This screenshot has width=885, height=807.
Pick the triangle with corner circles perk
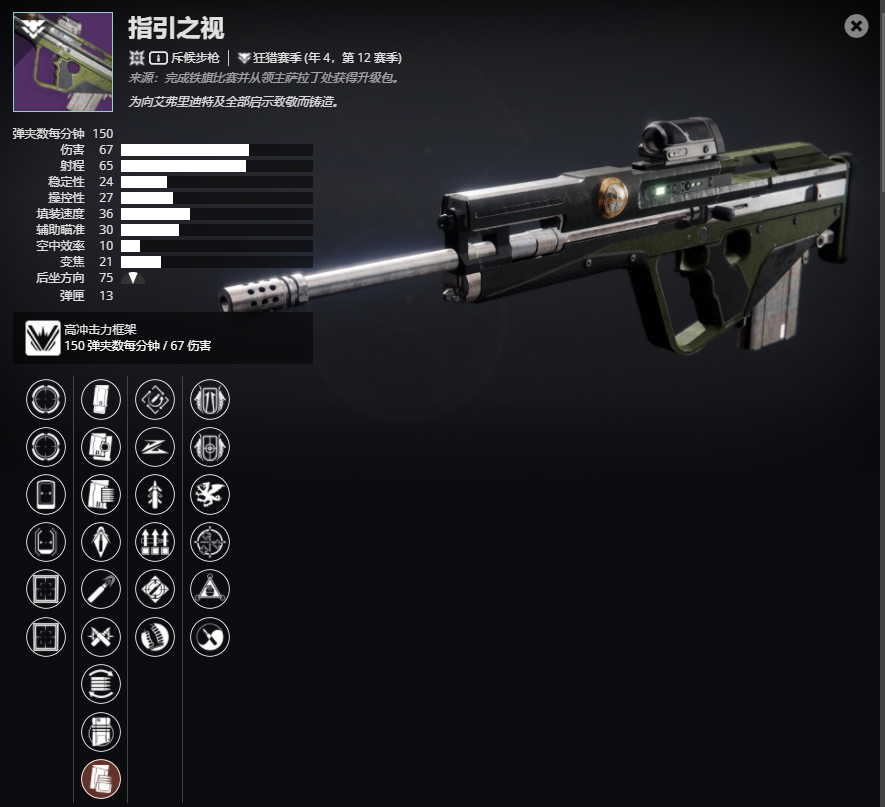(x=209, y=588)
